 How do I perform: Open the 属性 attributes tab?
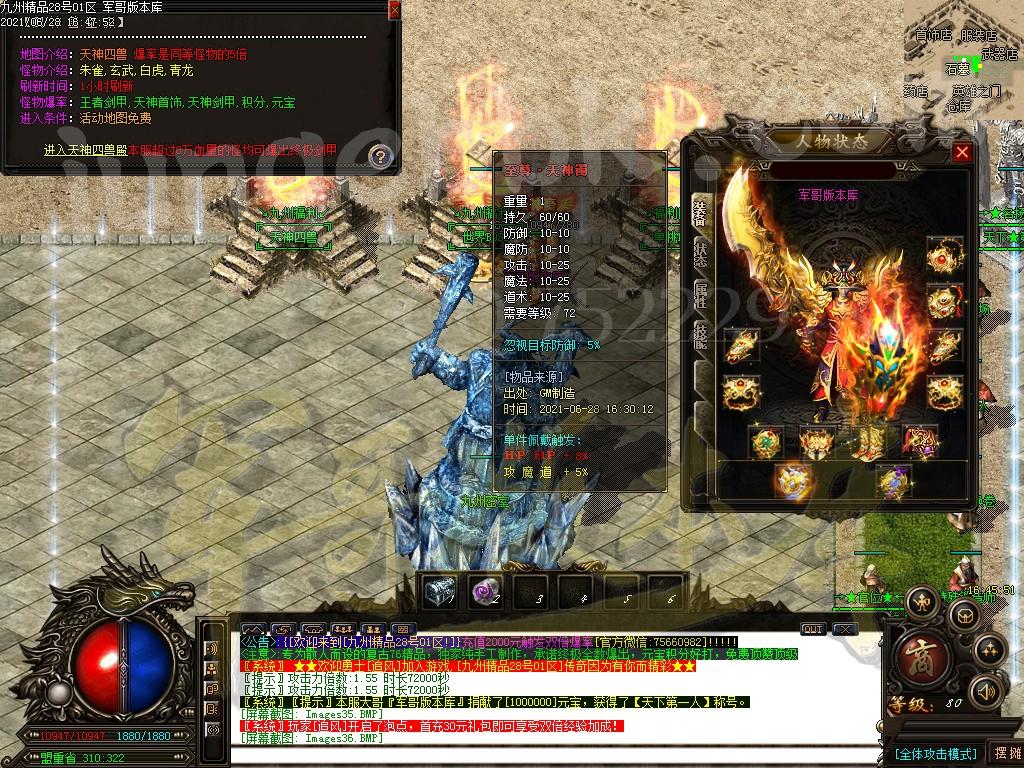700,294
